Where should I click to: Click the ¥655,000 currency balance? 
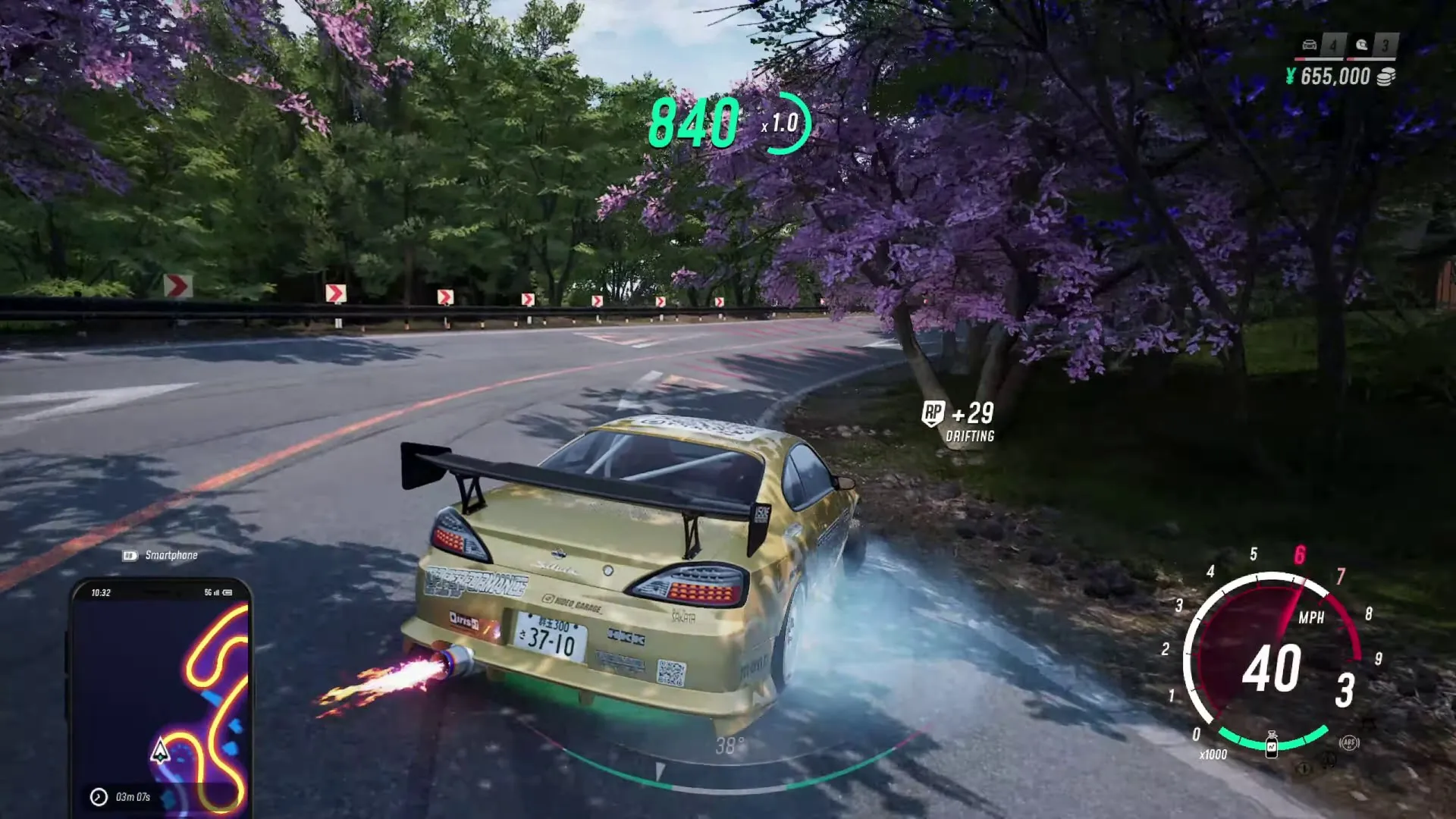1331,76
